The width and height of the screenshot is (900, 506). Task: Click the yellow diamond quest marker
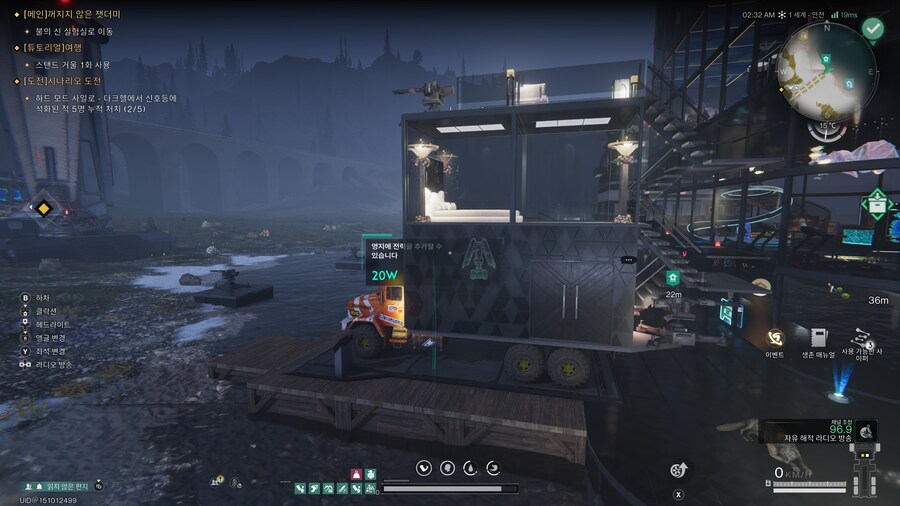click(x=44, y=208)
